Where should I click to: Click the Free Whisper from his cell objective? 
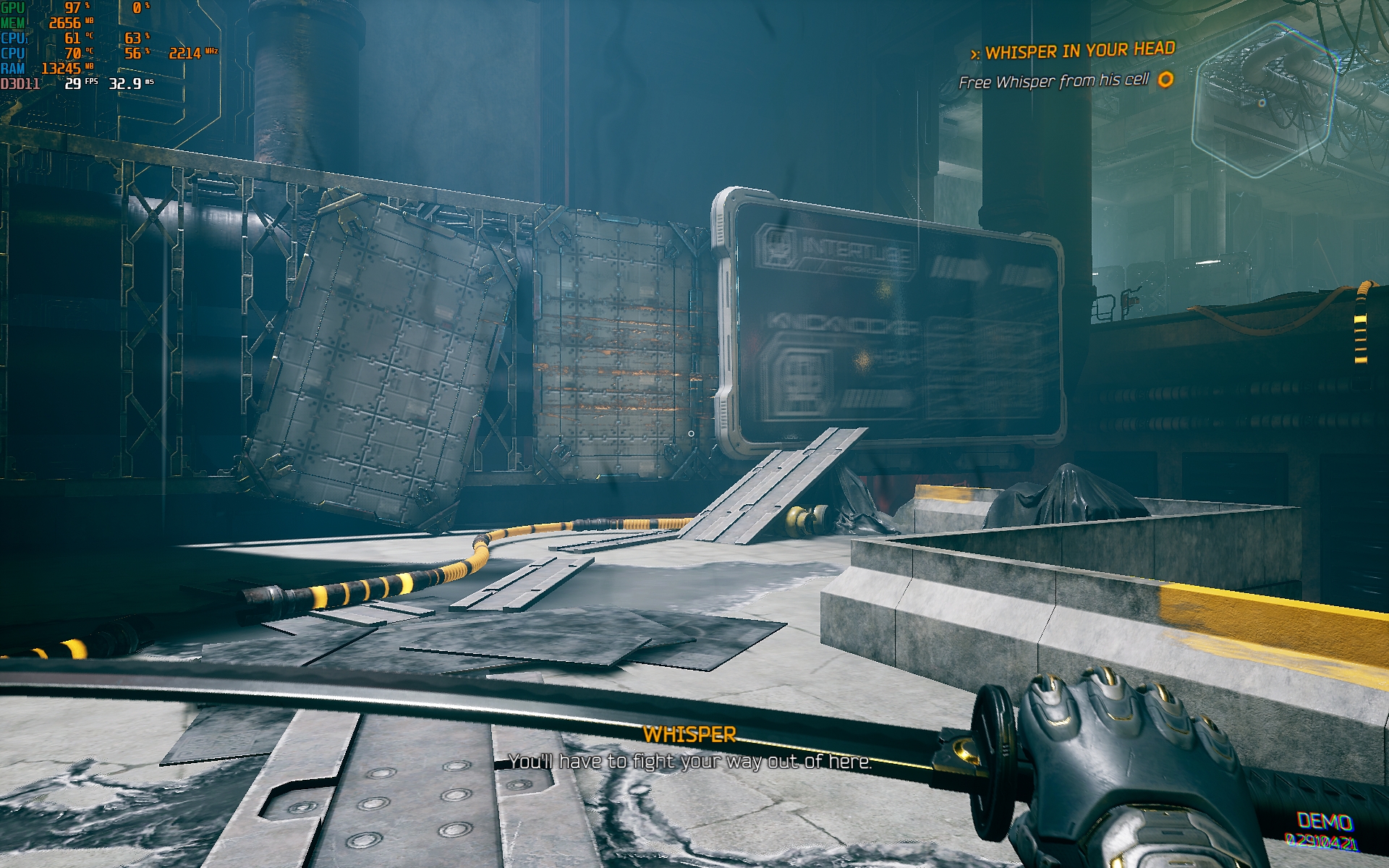1053,81
